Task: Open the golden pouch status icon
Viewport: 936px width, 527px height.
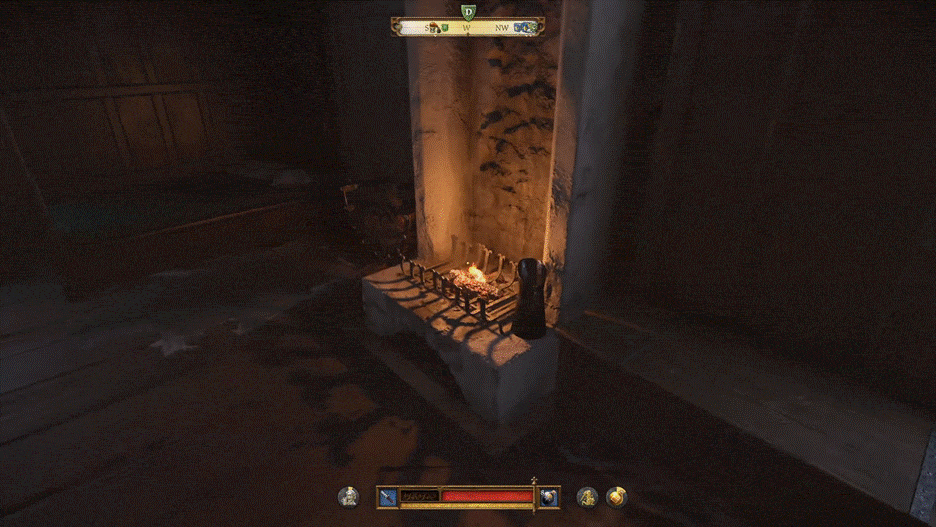Action: click(617, 496)
